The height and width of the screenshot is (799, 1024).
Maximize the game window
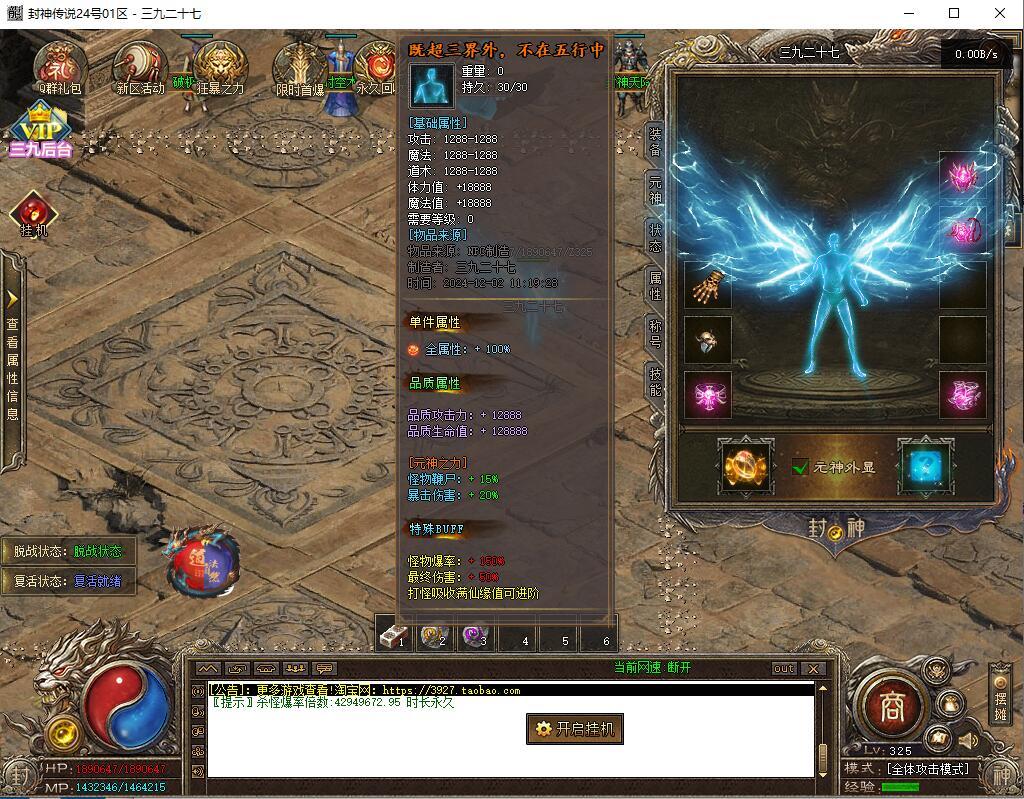pyautogui.click(x=954, y=13)
